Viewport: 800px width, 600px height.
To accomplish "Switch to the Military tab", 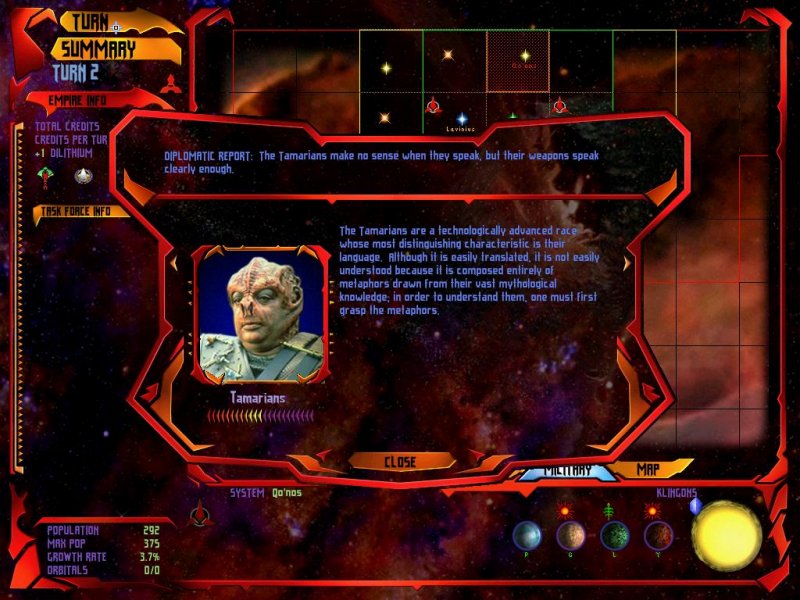I will (566, 472).
